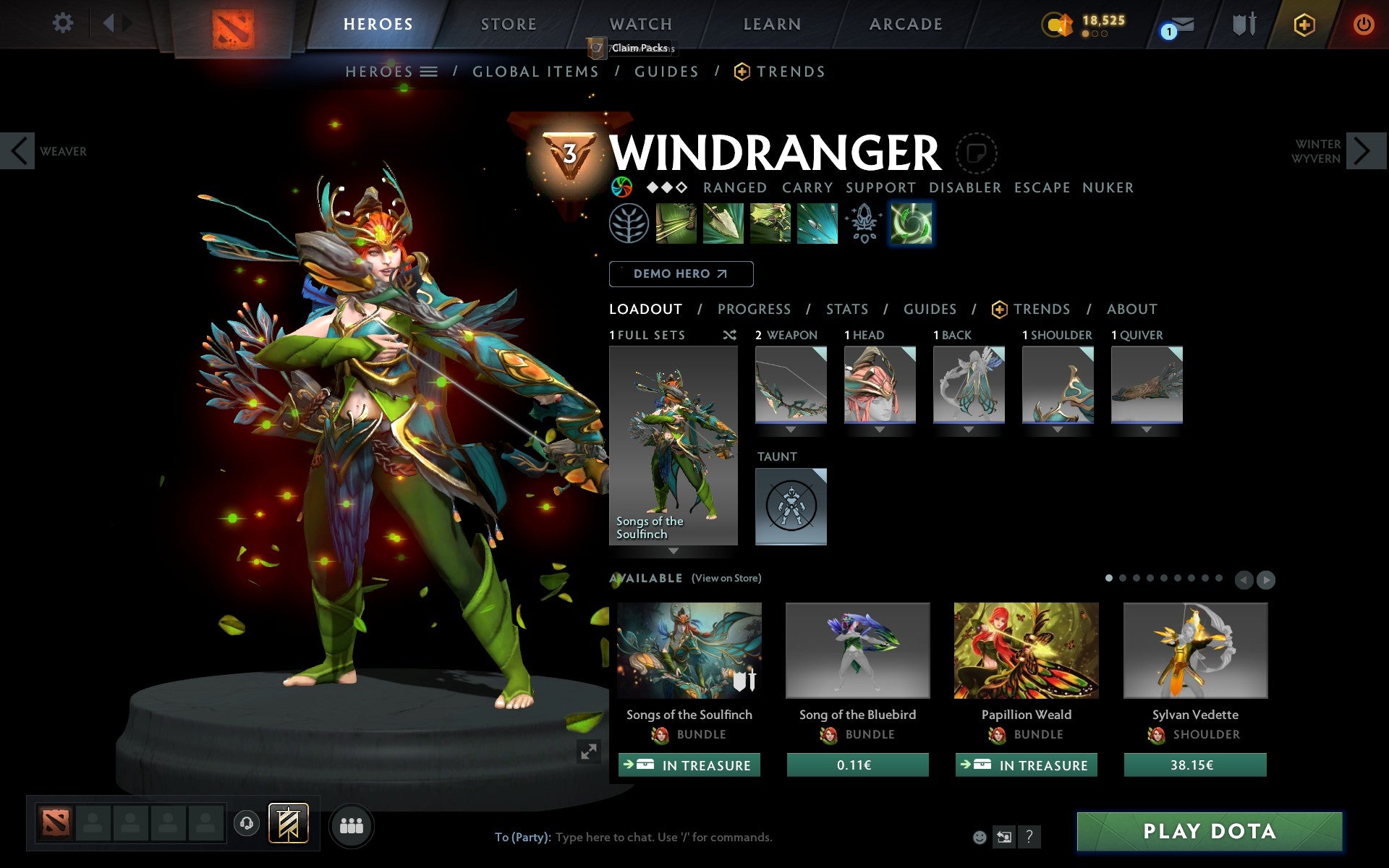Click the highlighted Windrun ability icon
This screenshot has width=1389, height=868.
(912, 223)
